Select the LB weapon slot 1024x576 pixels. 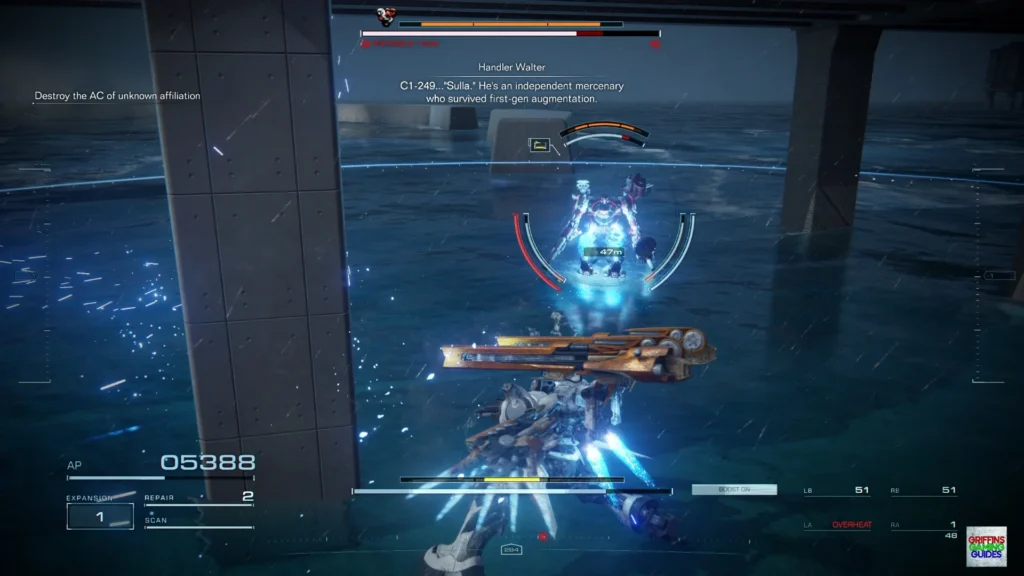pos(836,490)
